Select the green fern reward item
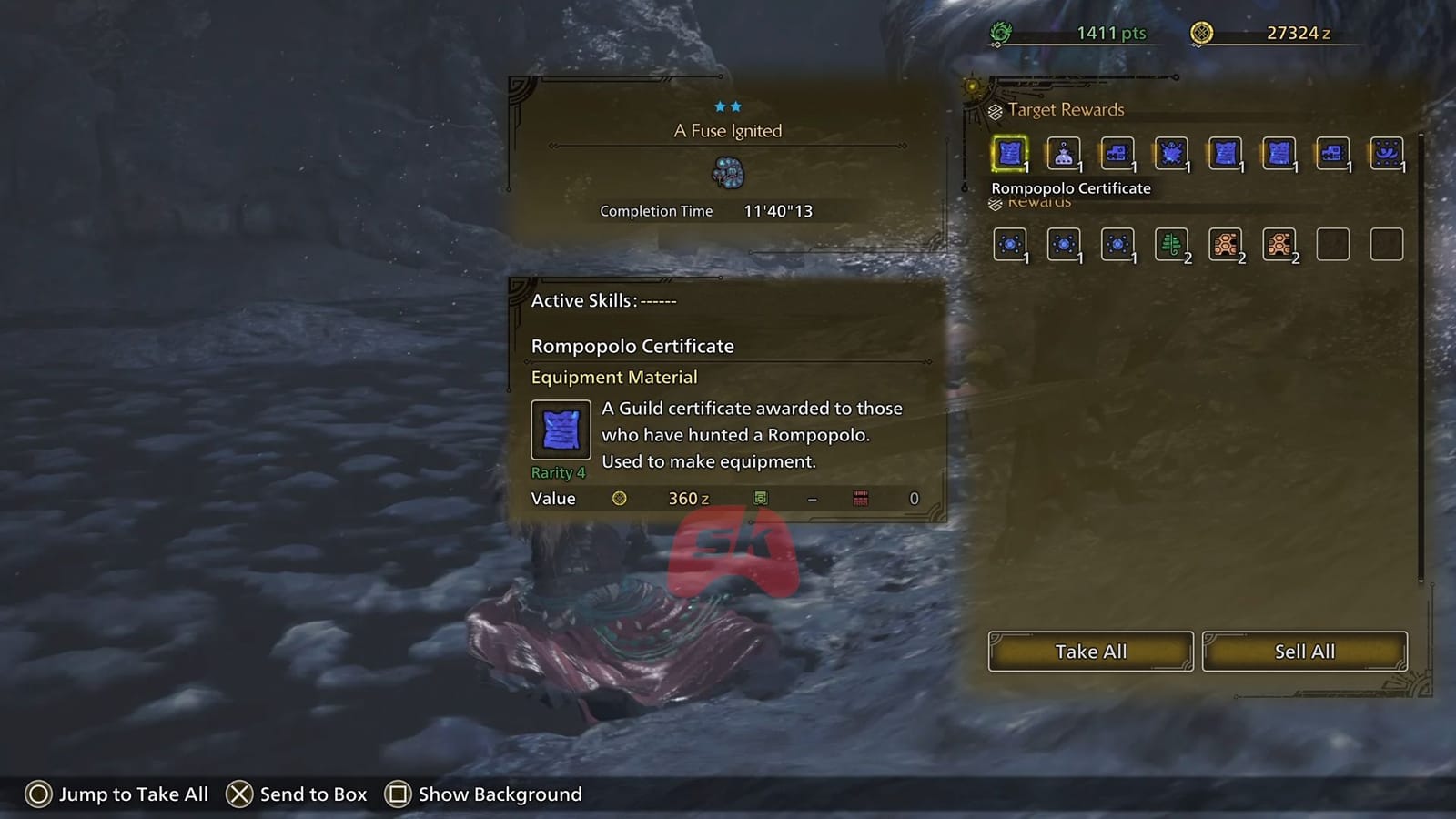Image resolution: width=1456 pixels, height=819 pixels. pyautogui.click(x=1171, y=243)
